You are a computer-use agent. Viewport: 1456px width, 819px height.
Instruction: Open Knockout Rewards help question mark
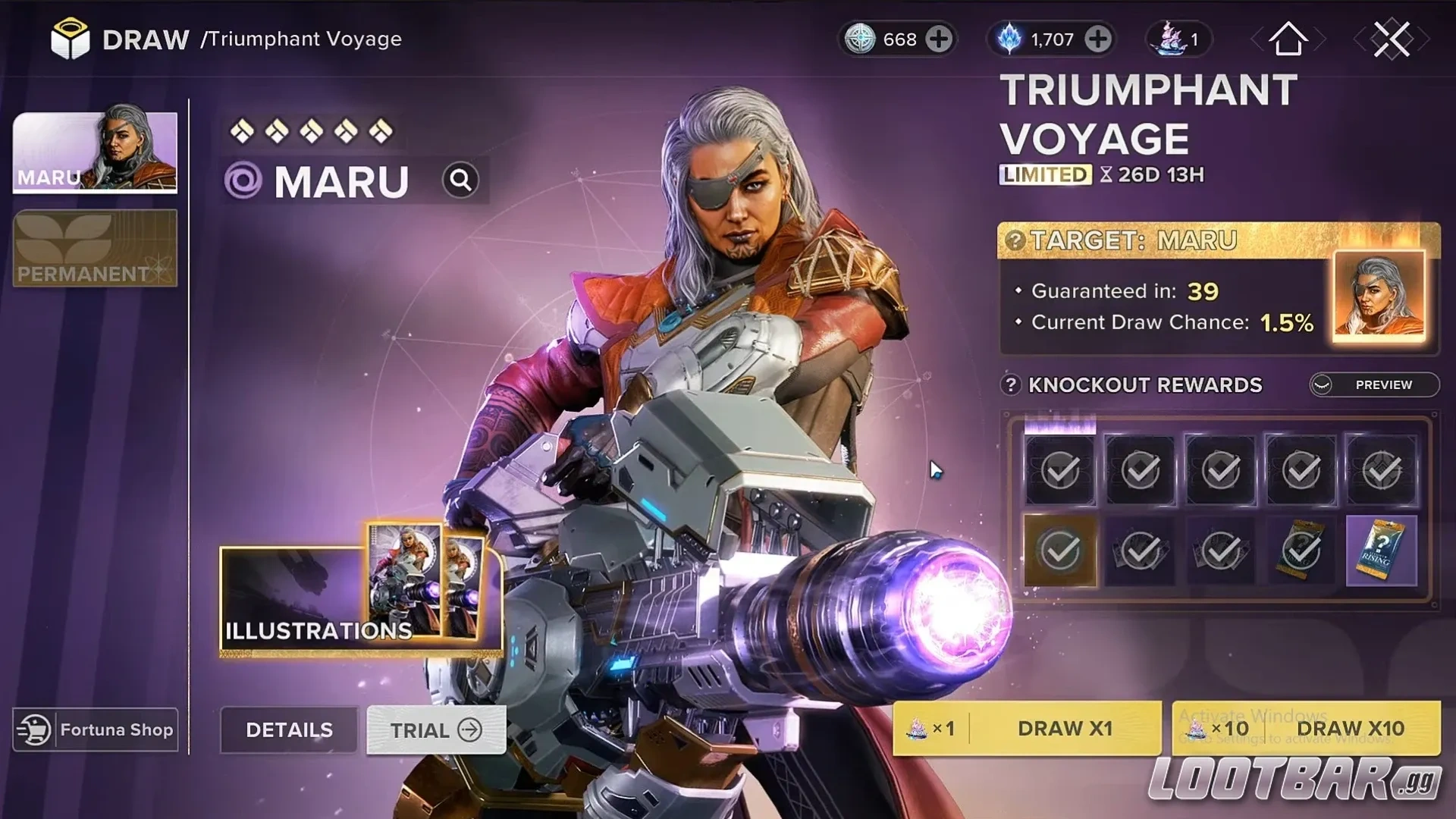1011,385
